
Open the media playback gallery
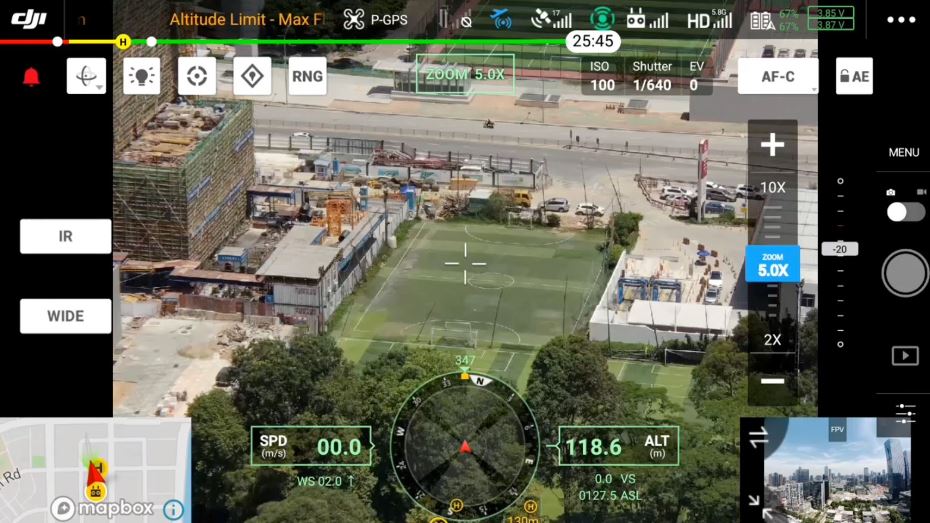904,355
